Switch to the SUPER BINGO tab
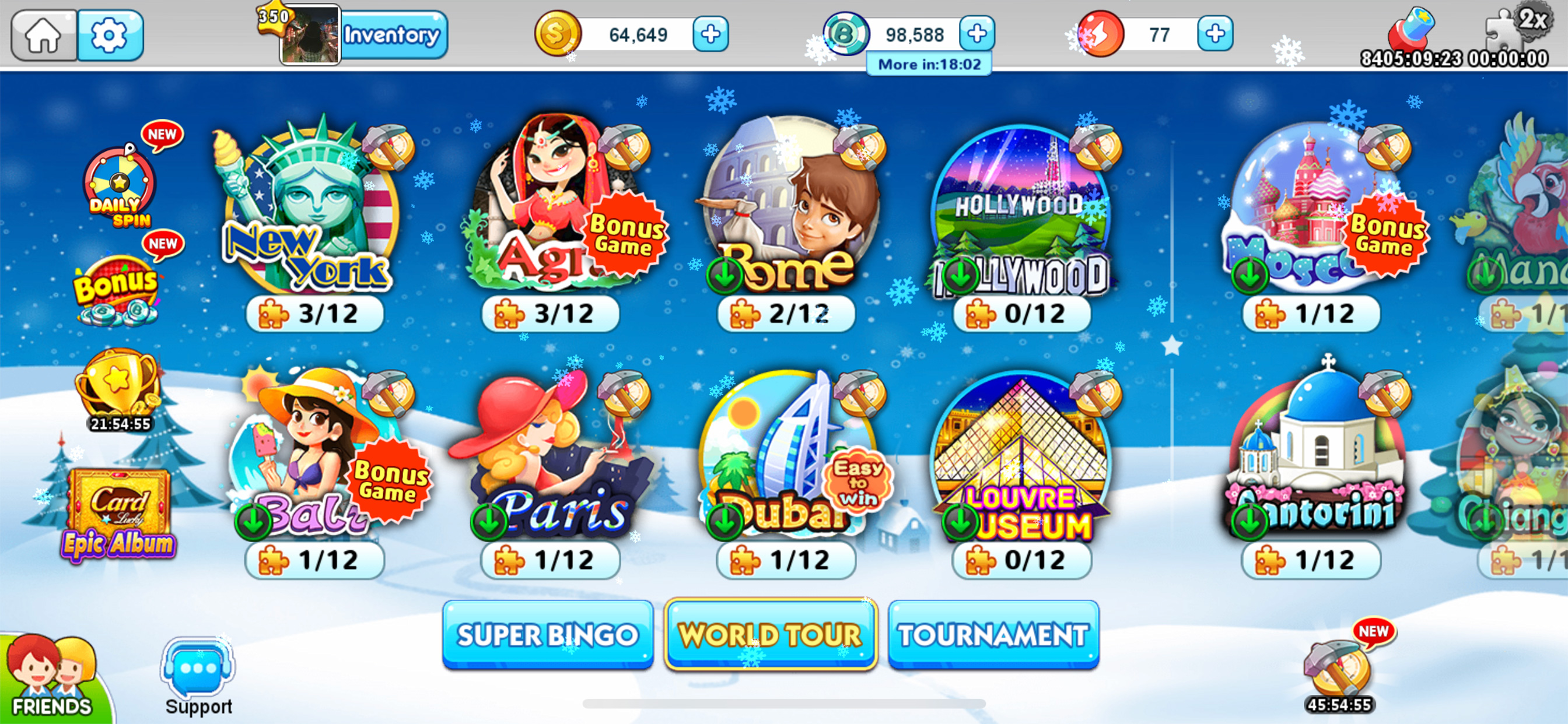 pyautogui.click(x=548, y=635)
